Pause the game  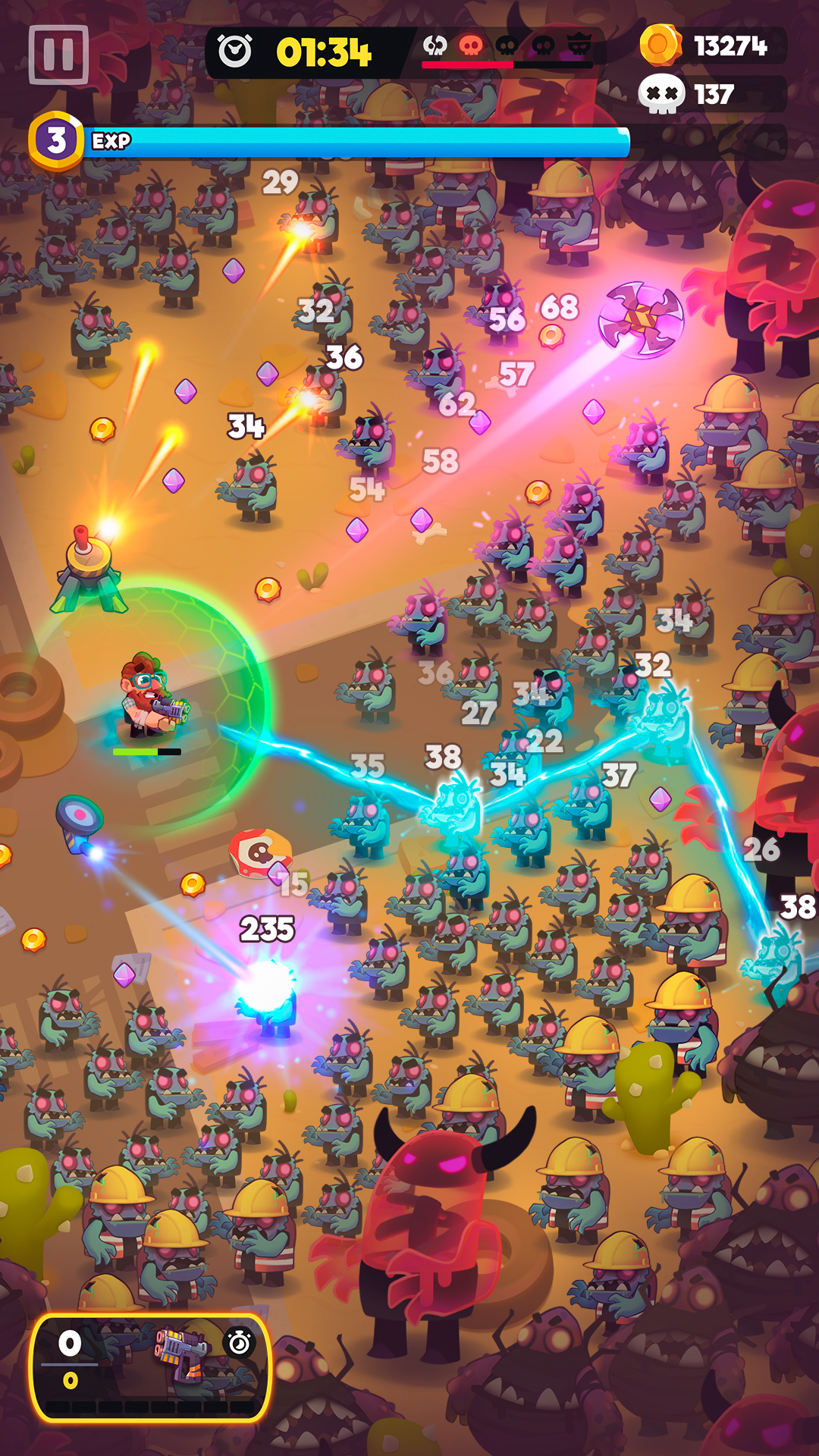coord(58,55)
